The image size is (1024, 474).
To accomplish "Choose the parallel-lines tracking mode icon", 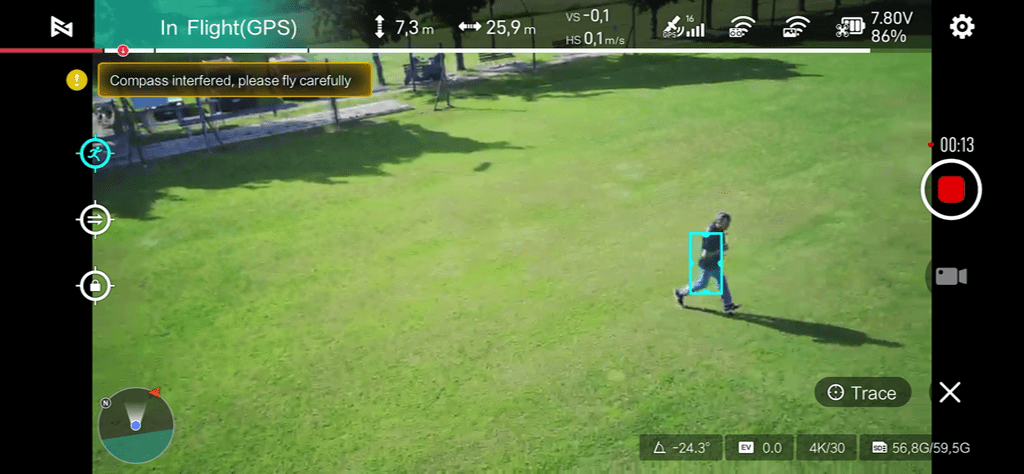I will 95,219.
